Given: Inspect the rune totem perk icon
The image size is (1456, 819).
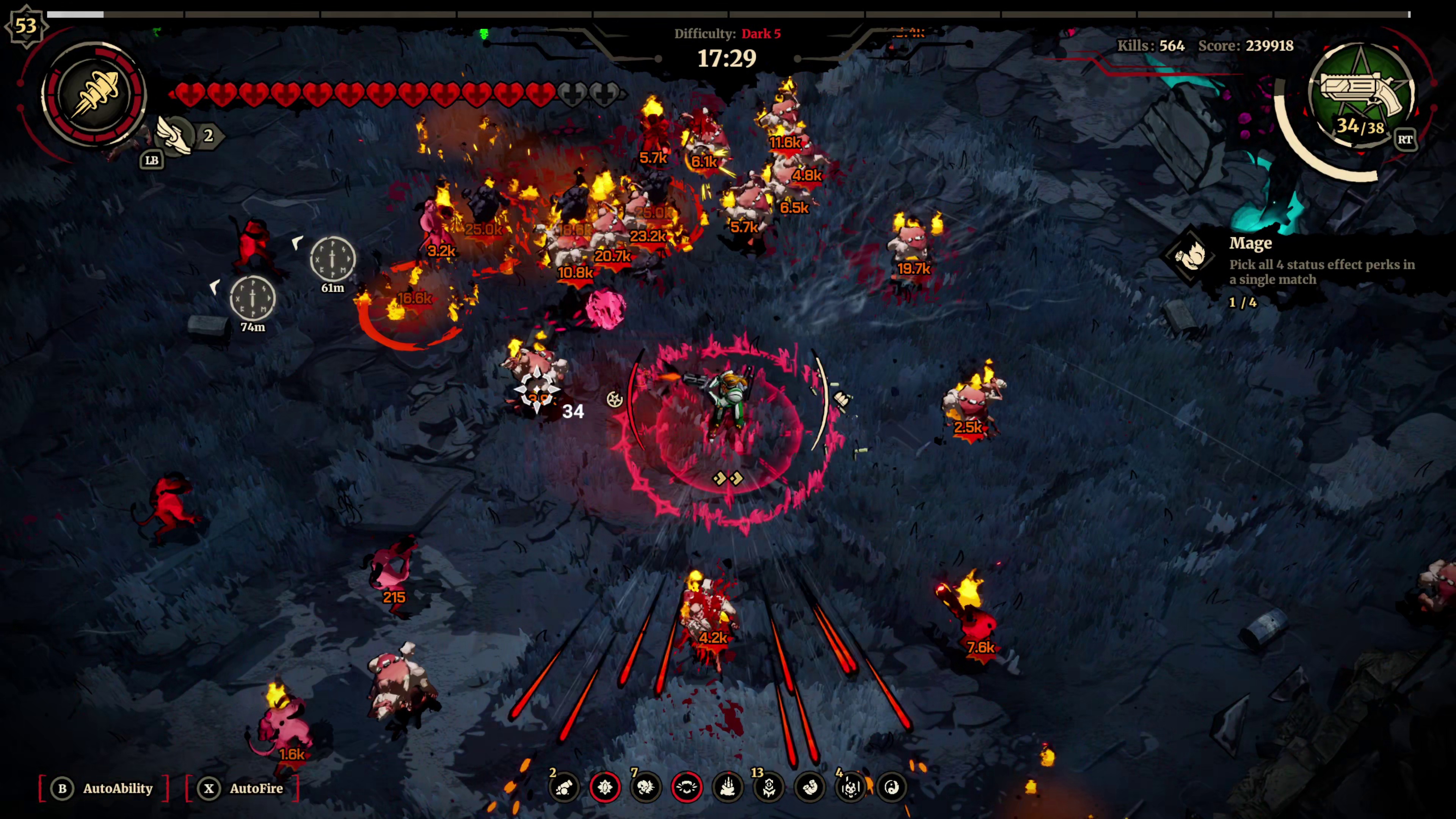Looking at the screenshot, I should click(769, 787).
